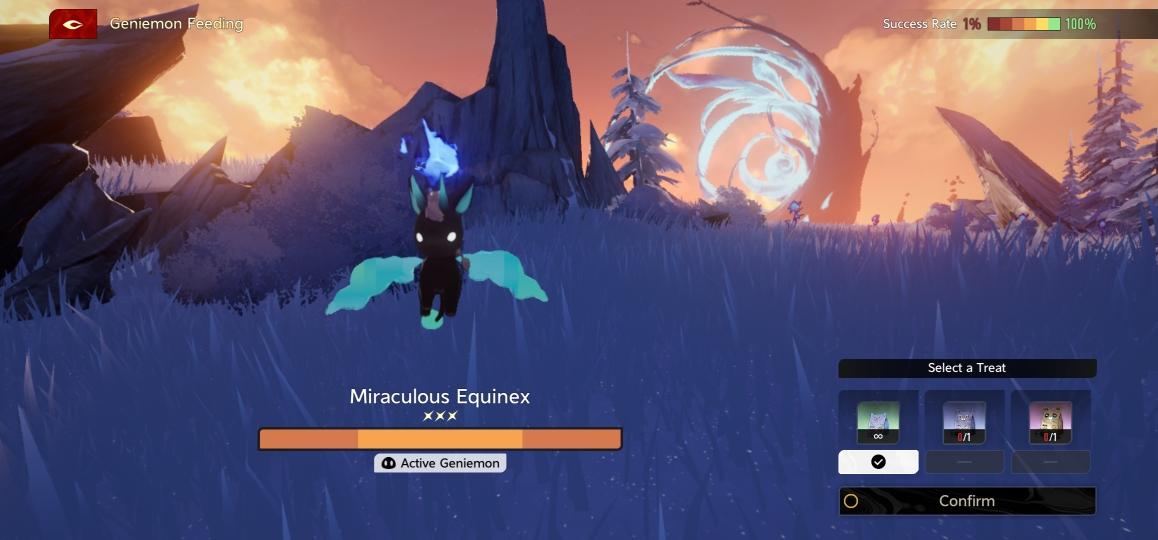The height and width of the screenshot is (540, 1158).
Task: Select the green-background treat with infinite count
Action: (x=878, y=421)
